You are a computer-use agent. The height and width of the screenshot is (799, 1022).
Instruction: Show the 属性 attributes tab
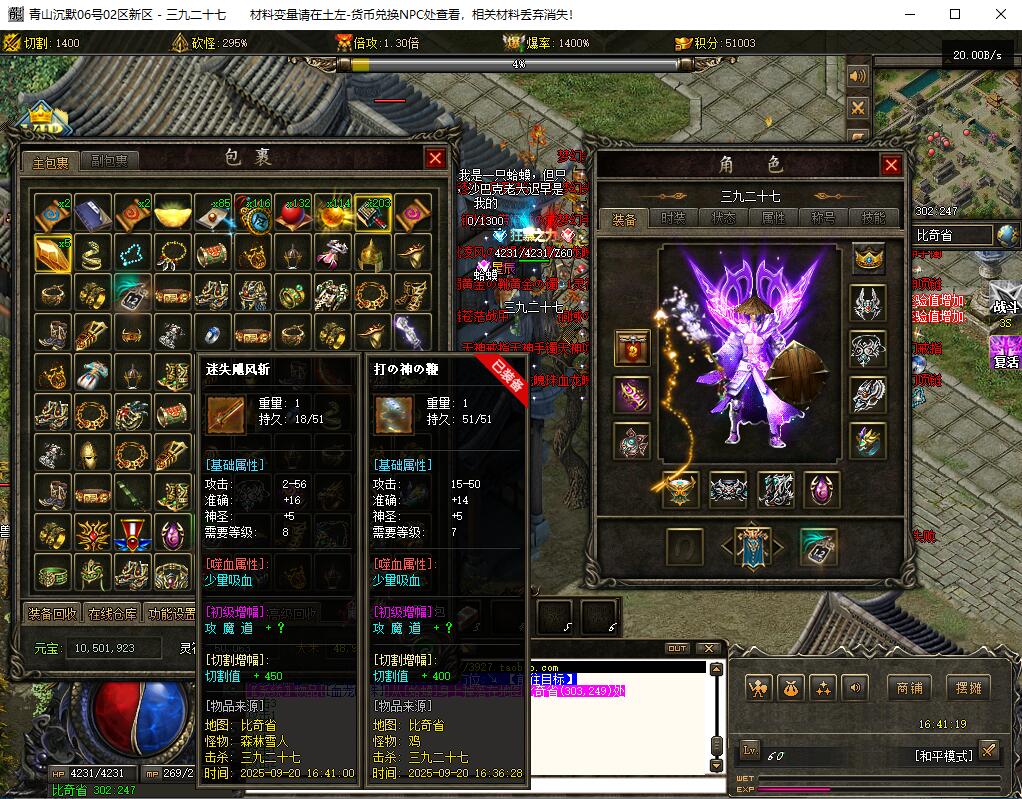coord(773,218)
